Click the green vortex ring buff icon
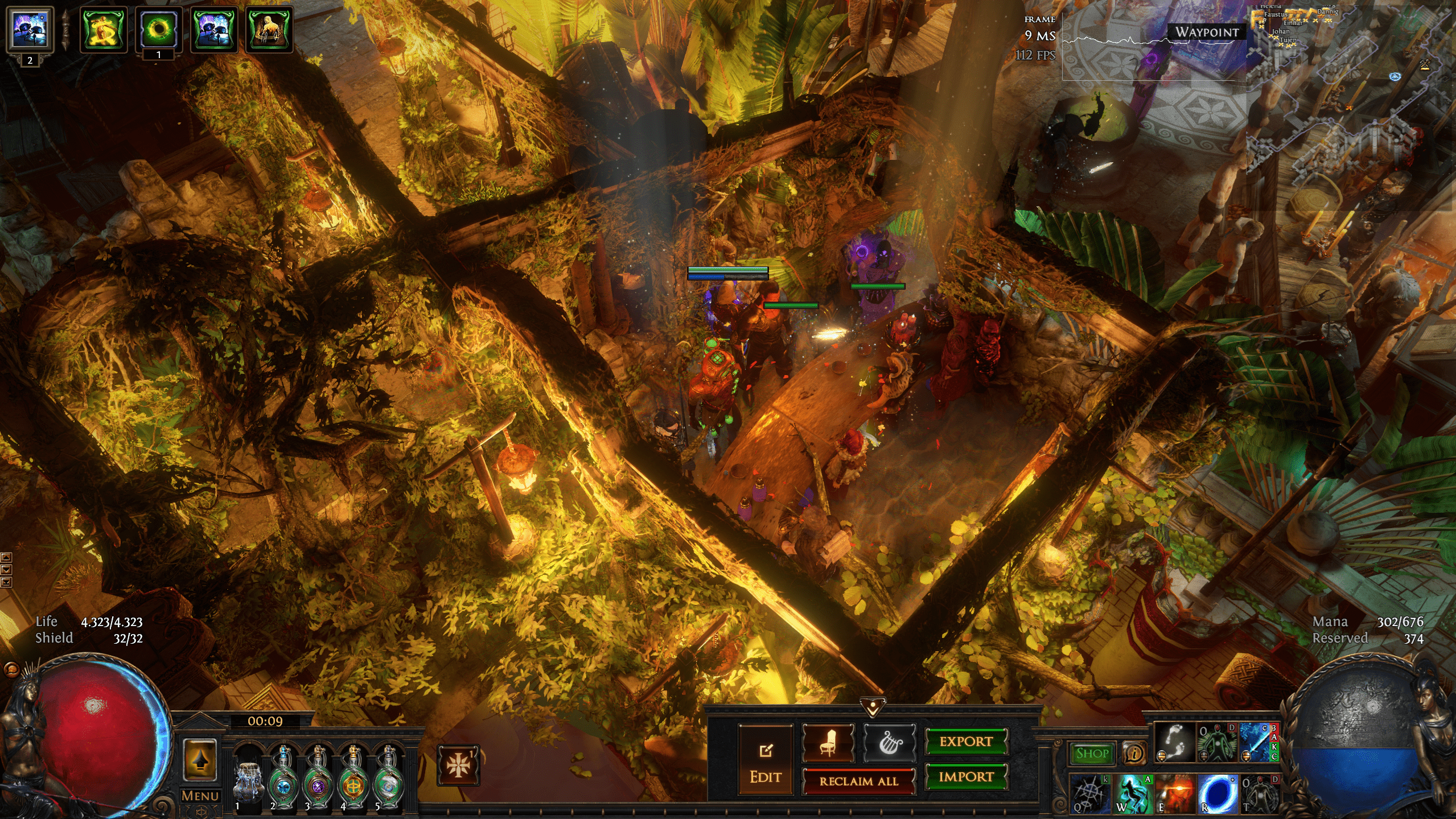The height and width of the screenshot is (819, 1456). (158, 30)
